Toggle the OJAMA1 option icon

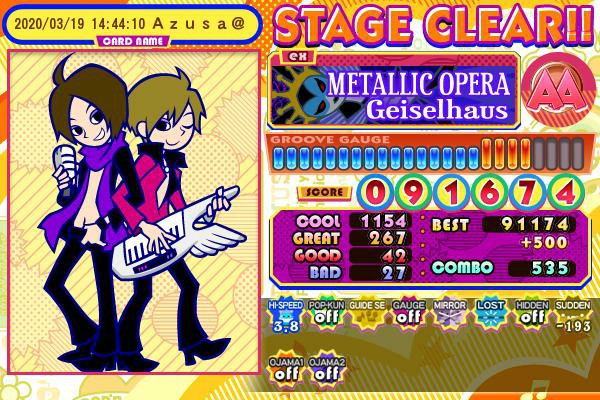coord(283,367)
